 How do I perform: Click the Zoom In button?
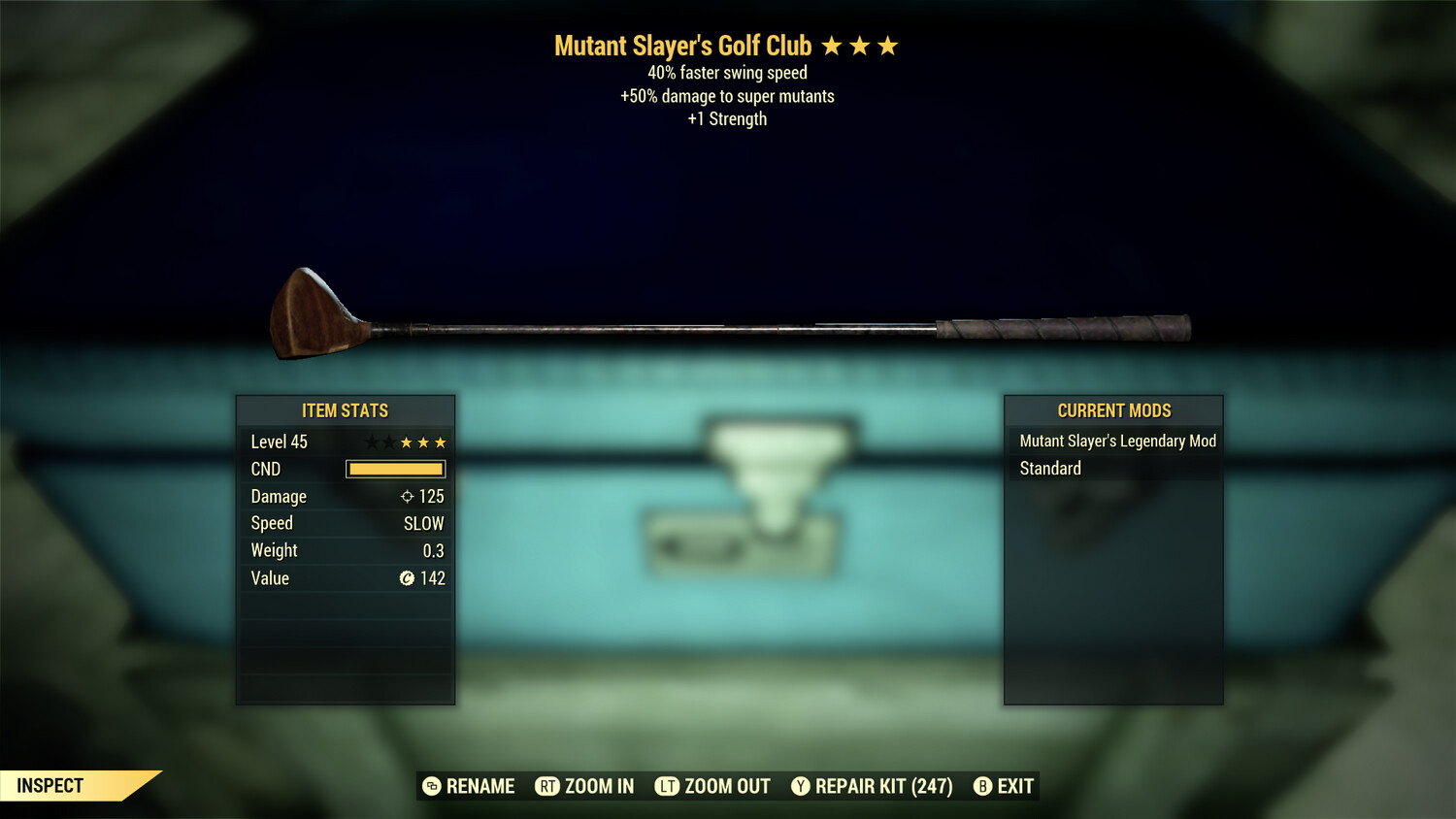[584, 786]
